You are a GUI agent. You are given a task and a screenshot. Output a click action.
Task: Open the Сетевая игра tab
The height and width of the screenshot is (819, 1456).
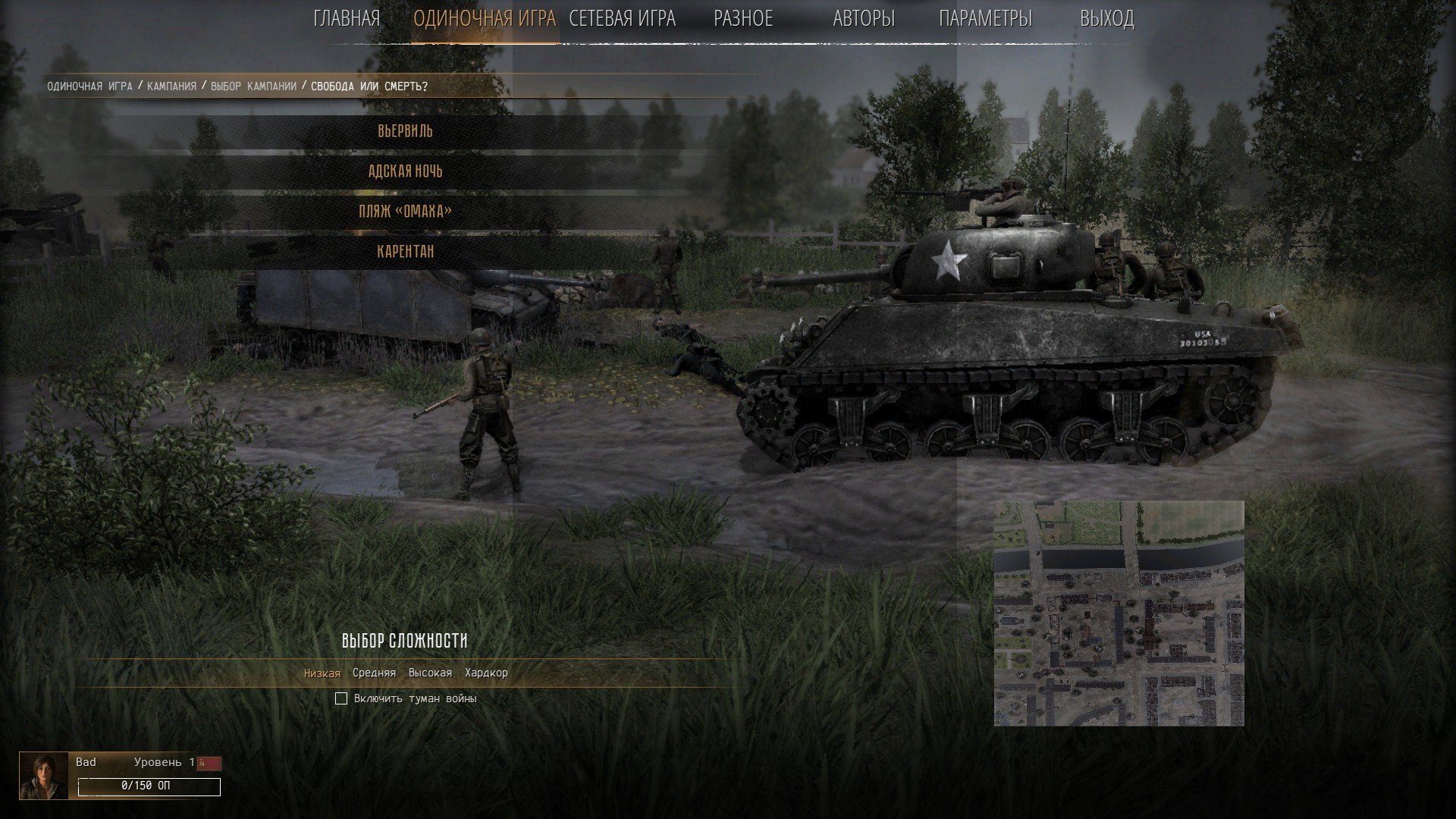(622, 19)
